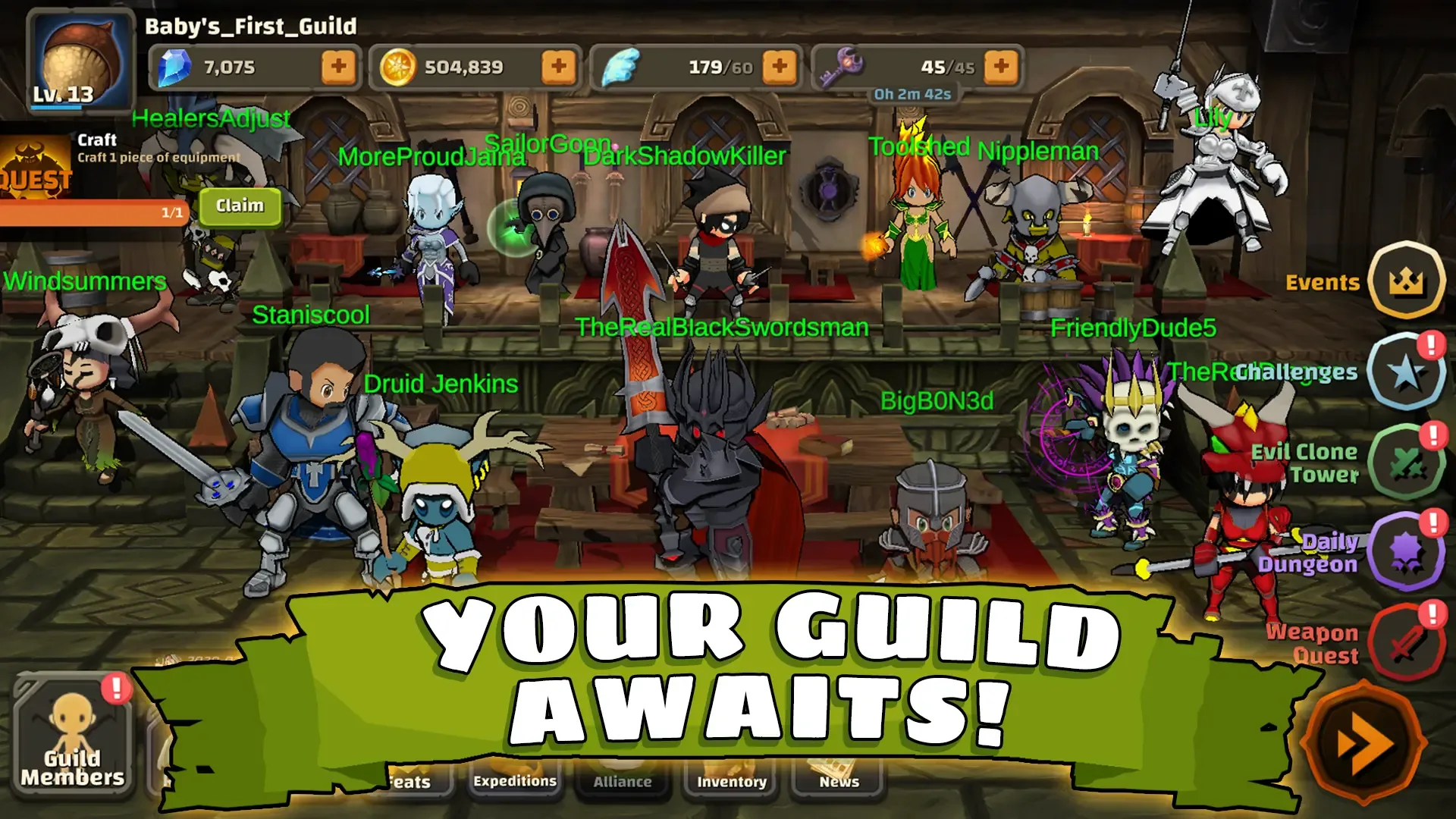Viewport: 1456px width, 819px height.
Task: Claim the Craft quest reward
Action: [x=240, y=206]
